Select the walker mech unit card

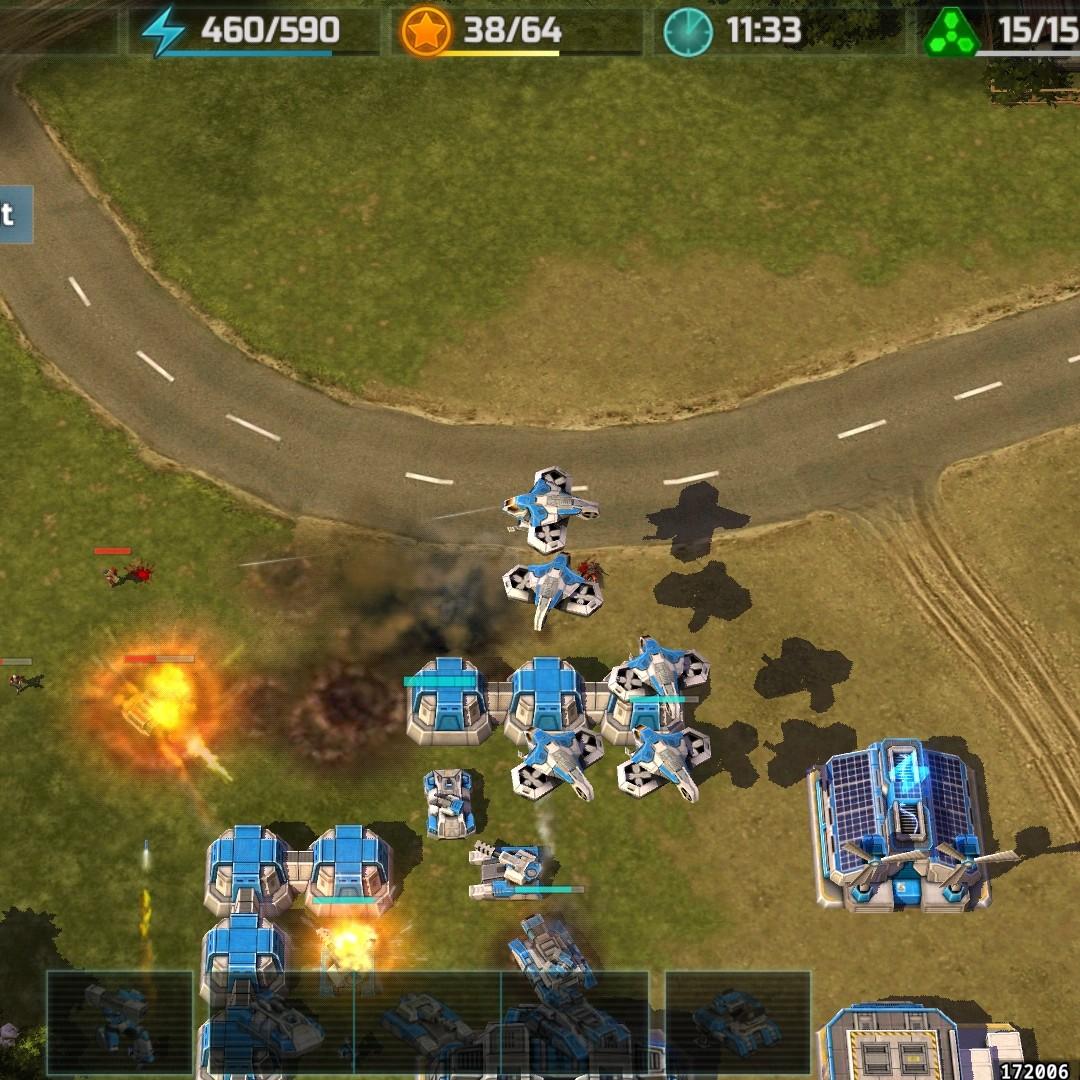pyautogui.click(x=119, y=1023)
